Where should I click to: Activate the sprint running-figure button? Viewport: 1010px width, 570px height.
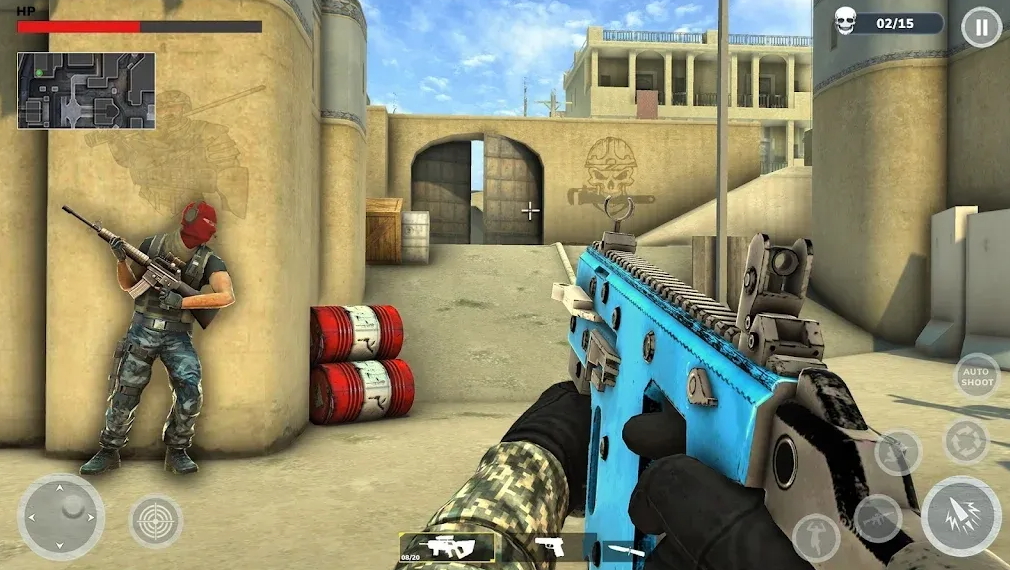[x=898, y=452]
